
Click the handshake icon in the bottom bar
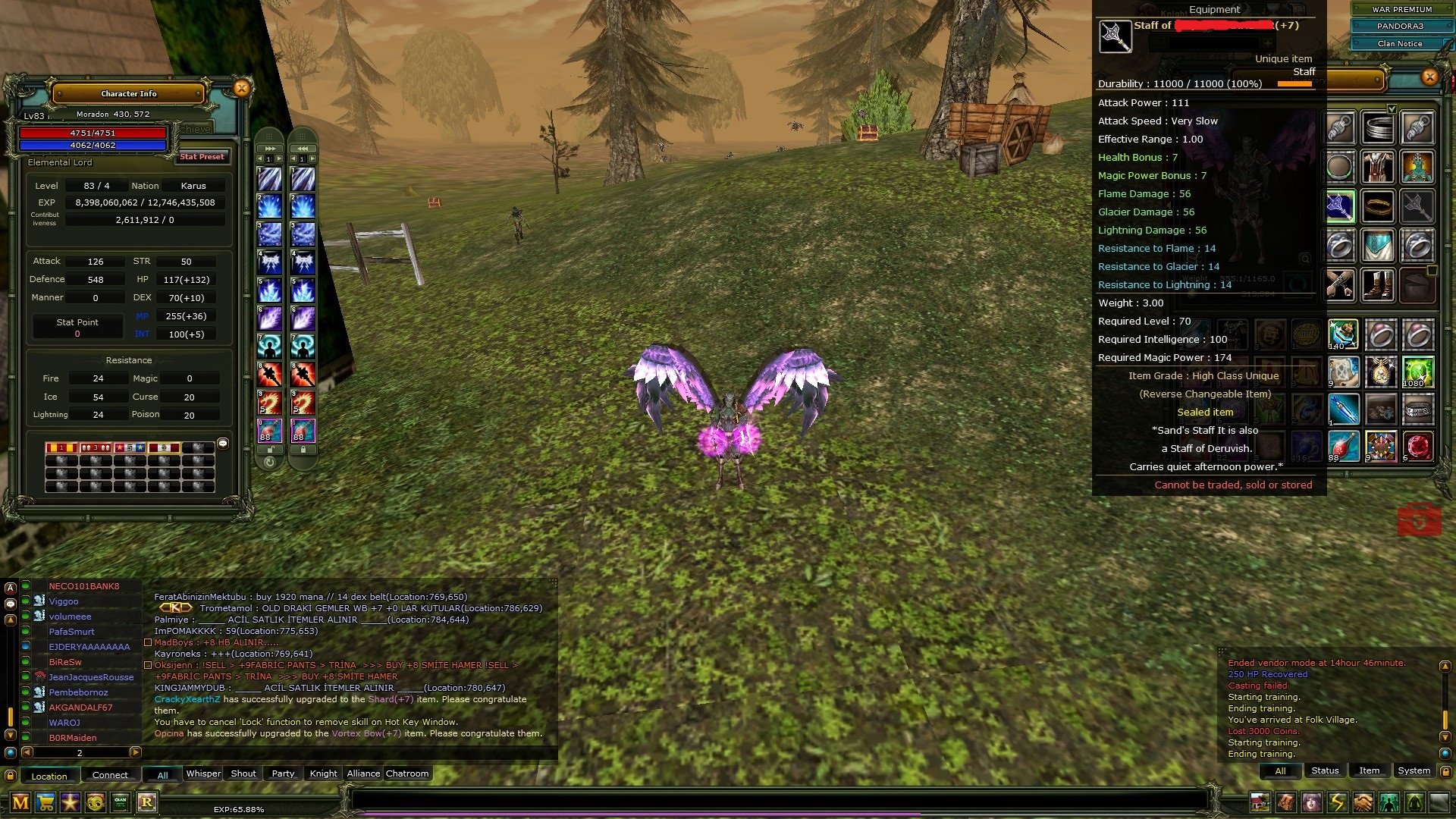pos(1363,802)
